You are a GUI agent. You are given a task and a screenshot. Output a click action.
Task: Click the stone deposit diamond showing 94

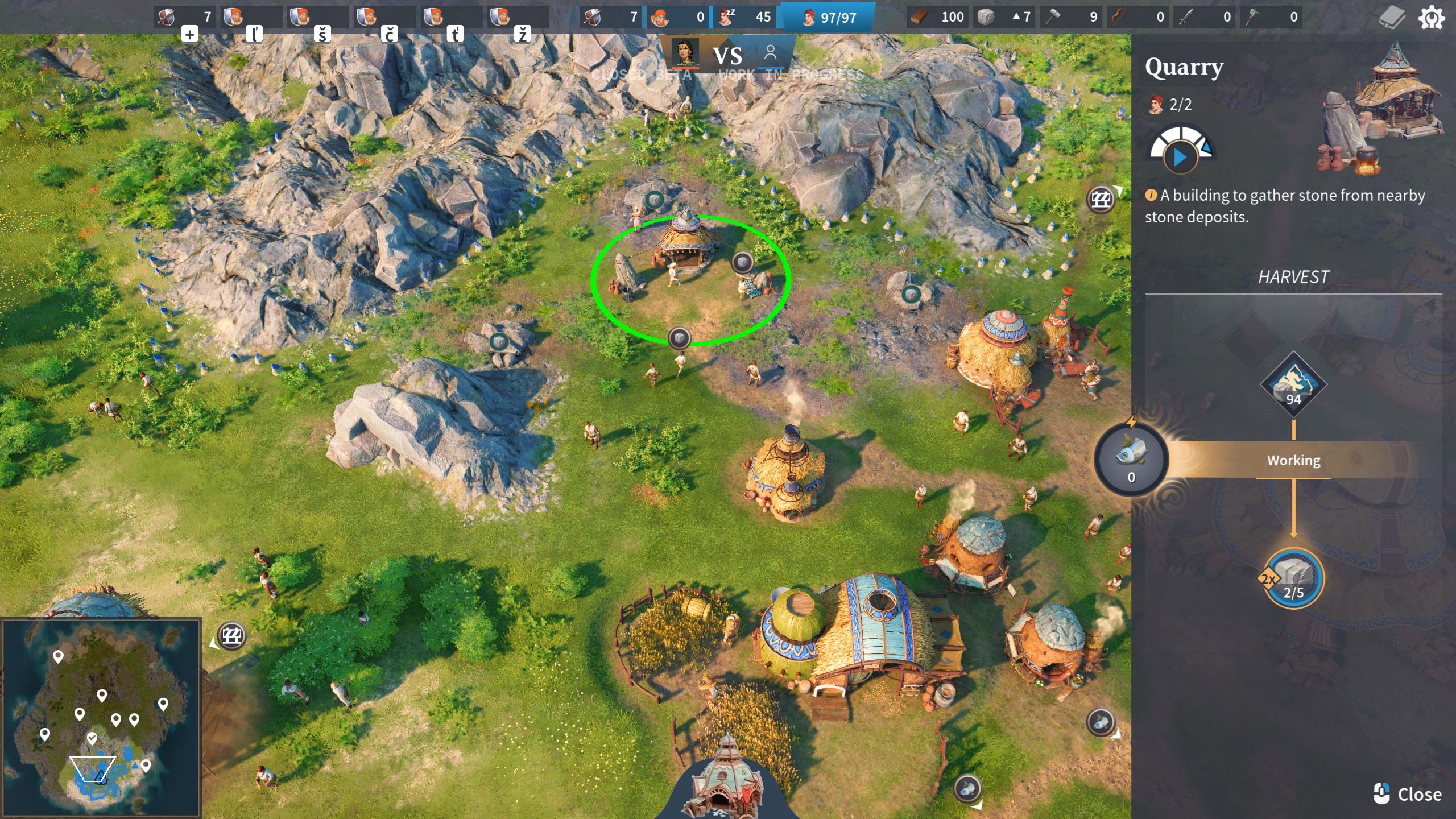click(x=1293, y=385)
